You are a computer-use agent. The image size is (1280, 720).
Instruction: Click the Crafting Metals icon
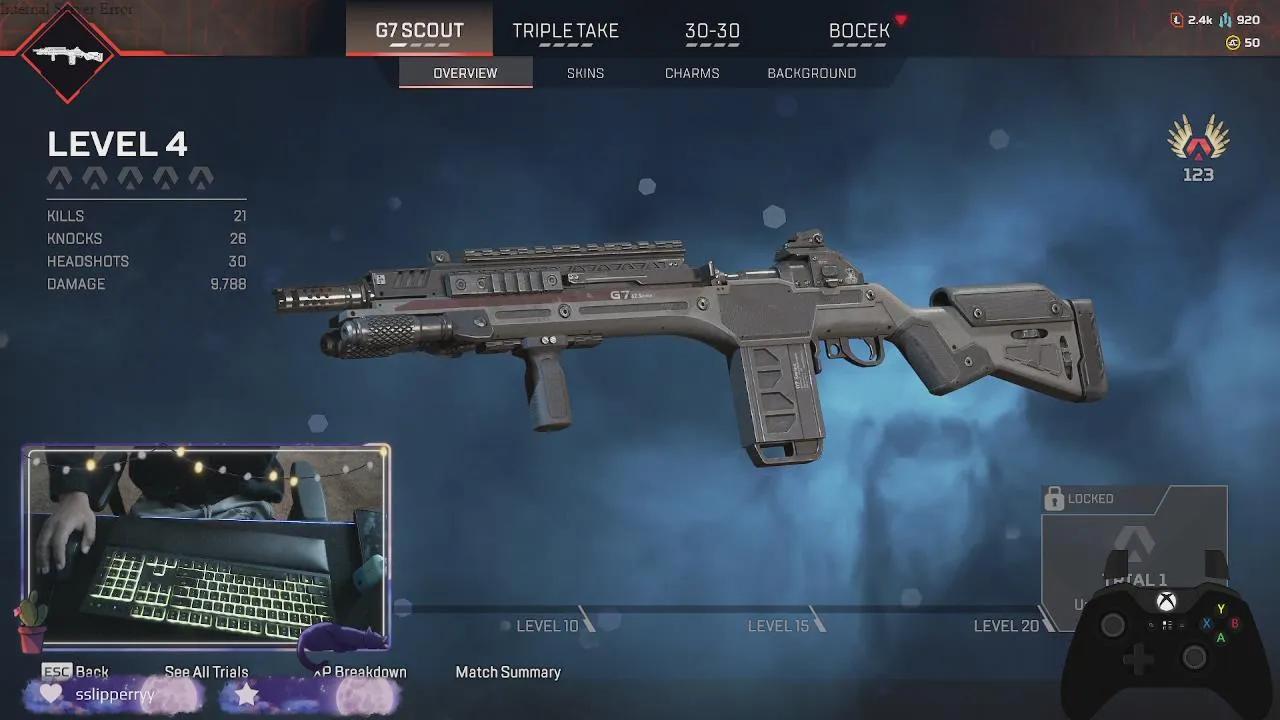pyautogui.click(x=1225, y=20)
